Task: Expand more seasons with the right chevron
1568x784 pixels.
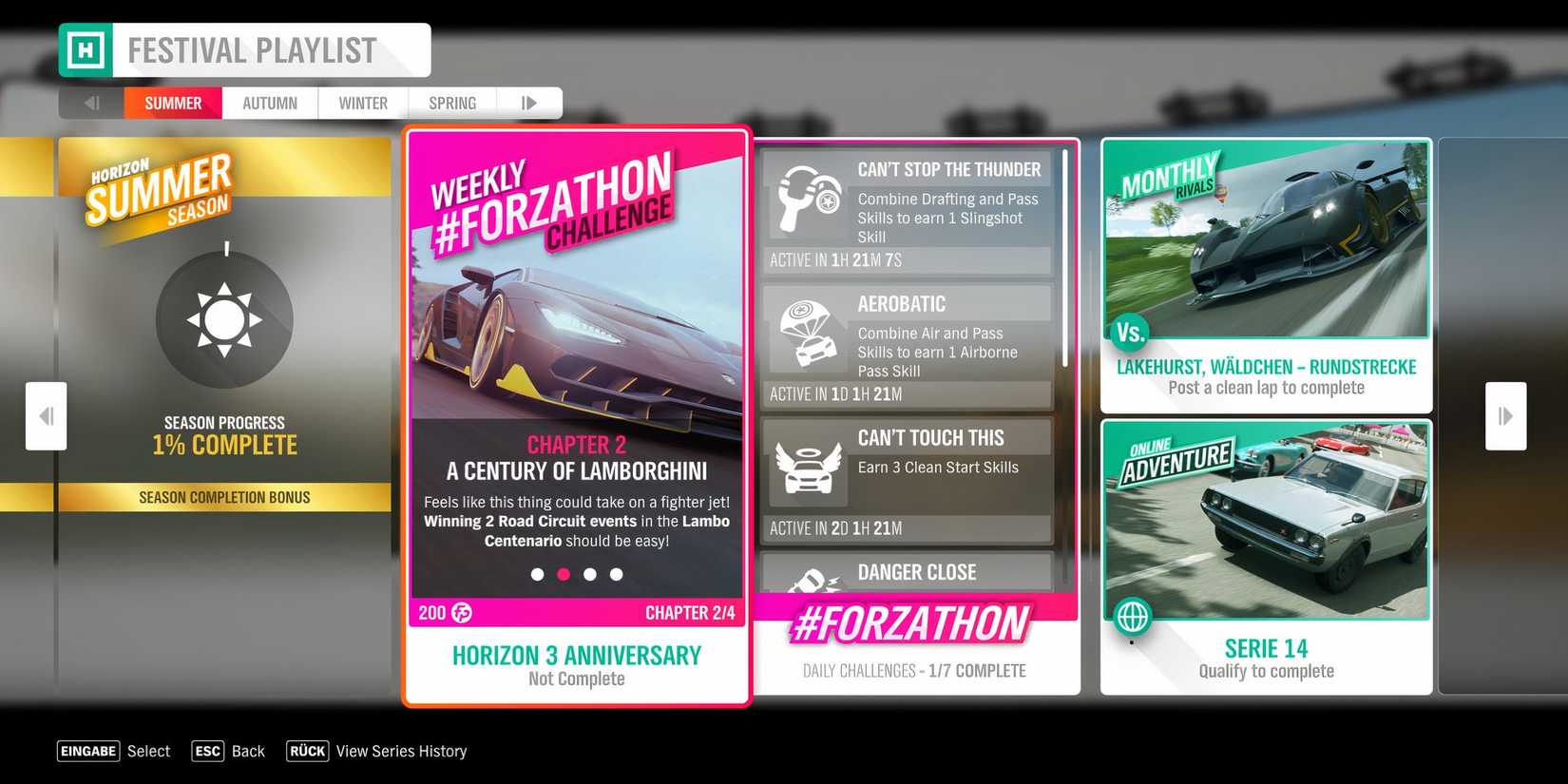Action: [x=529, y=103]
